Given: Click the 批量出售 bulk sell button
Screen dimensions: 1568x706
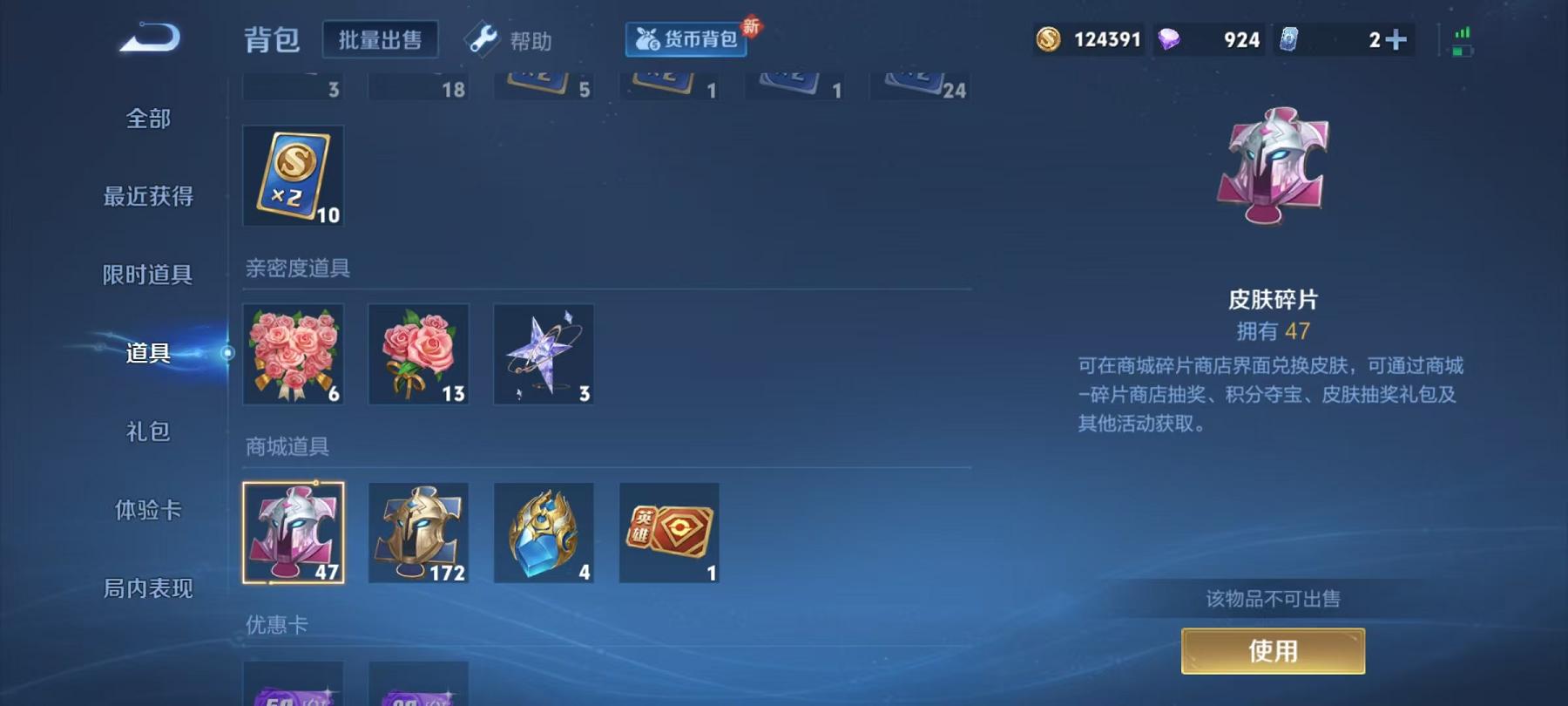Looking at the screenshot, I should click(x=381, y=38).
